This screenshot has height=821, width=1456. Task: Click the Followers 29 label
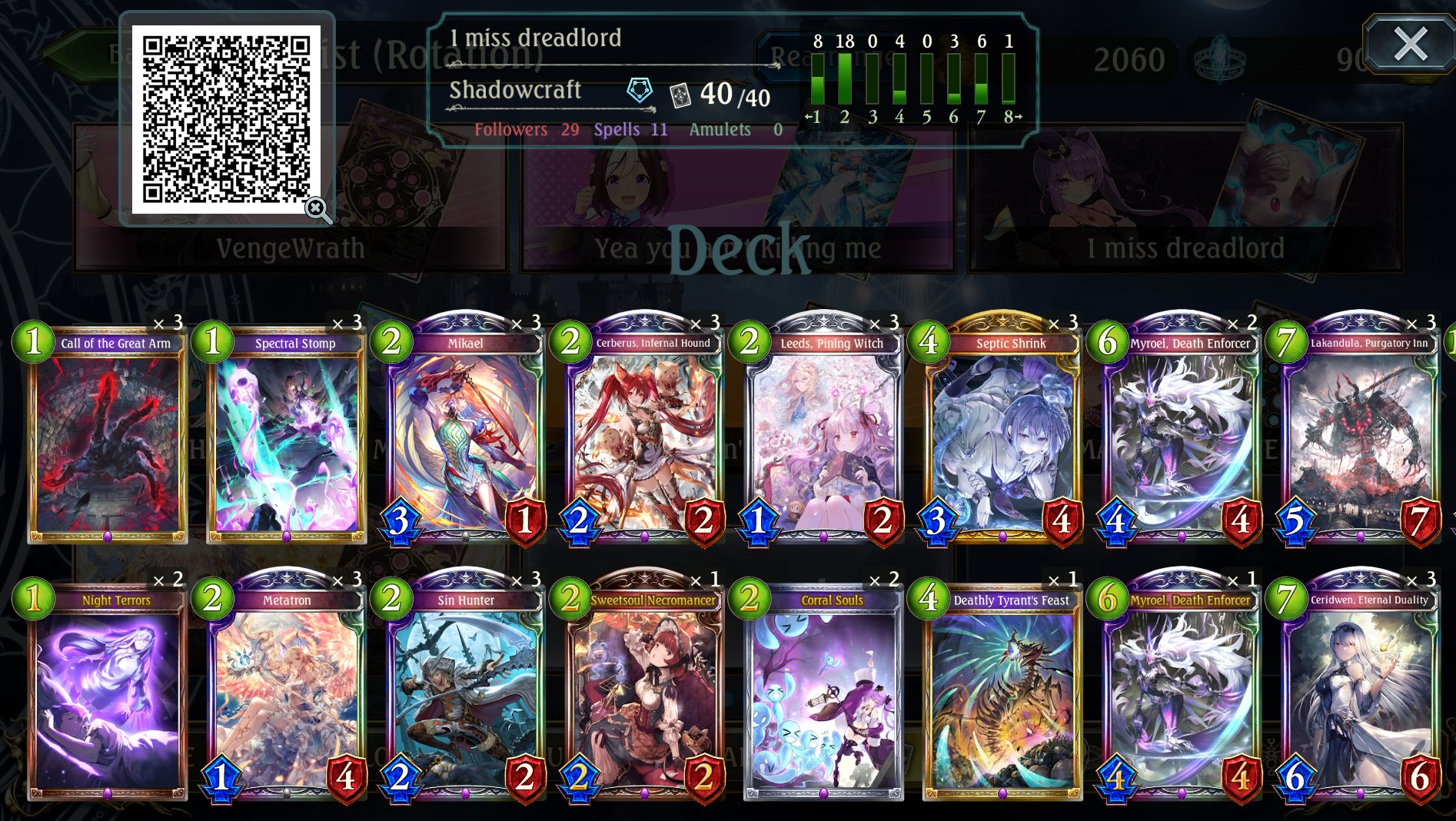(x=527, y=129)
